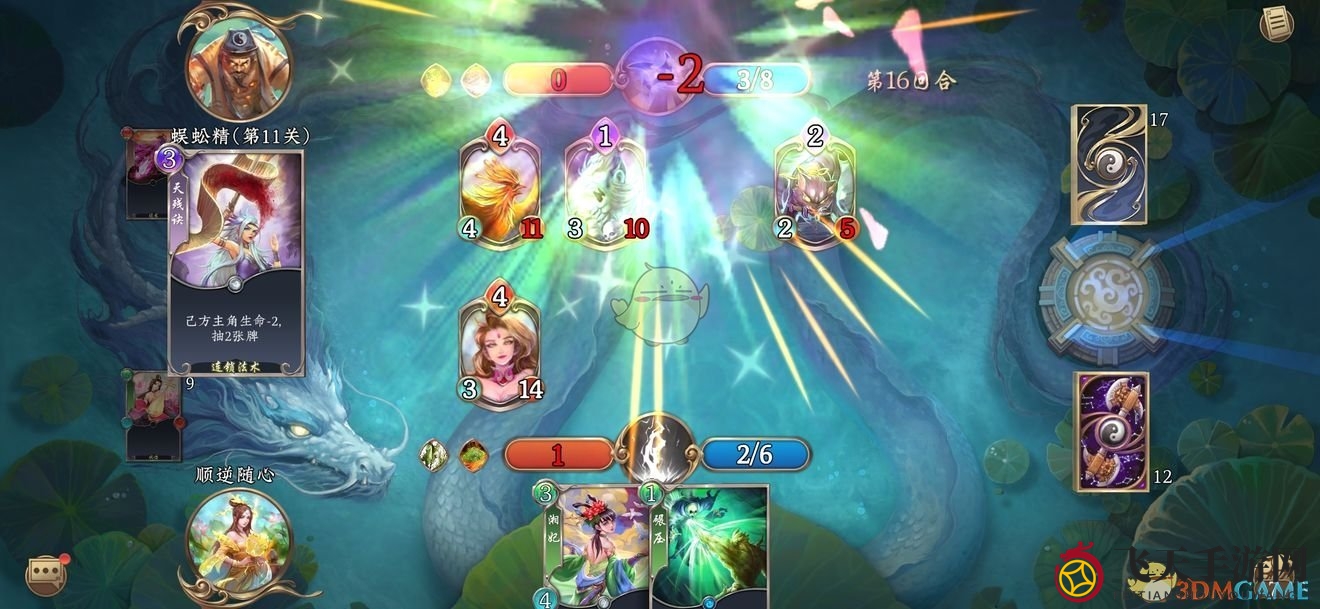Viewport: 1320px width, 609px height.
Task: Tap the enemy deck pile
Action: (1109, 164)
